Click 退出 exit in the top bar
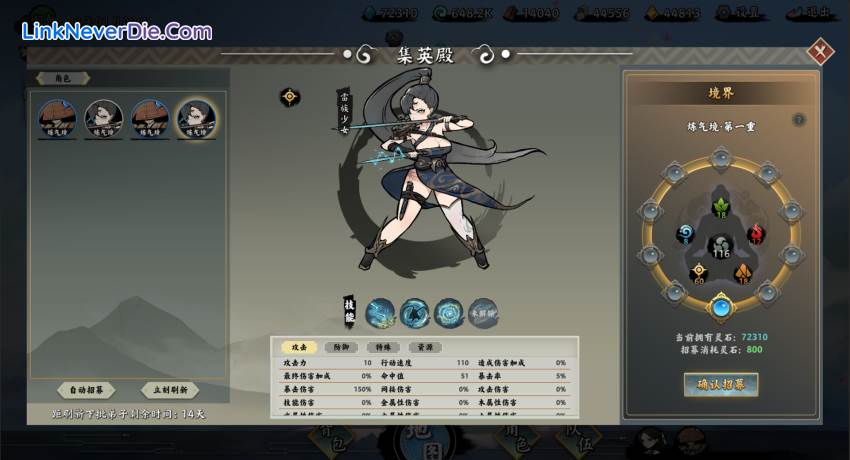This screenshot has height=460, width=850. 814,13
